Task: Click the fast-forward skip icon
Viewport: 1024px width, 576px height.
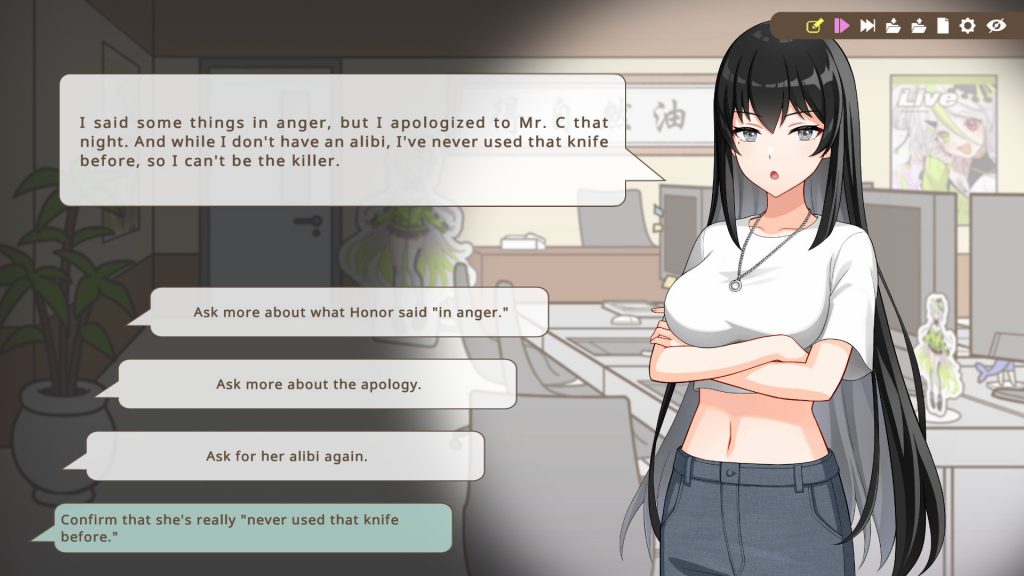Action: (x=868, y=26)
